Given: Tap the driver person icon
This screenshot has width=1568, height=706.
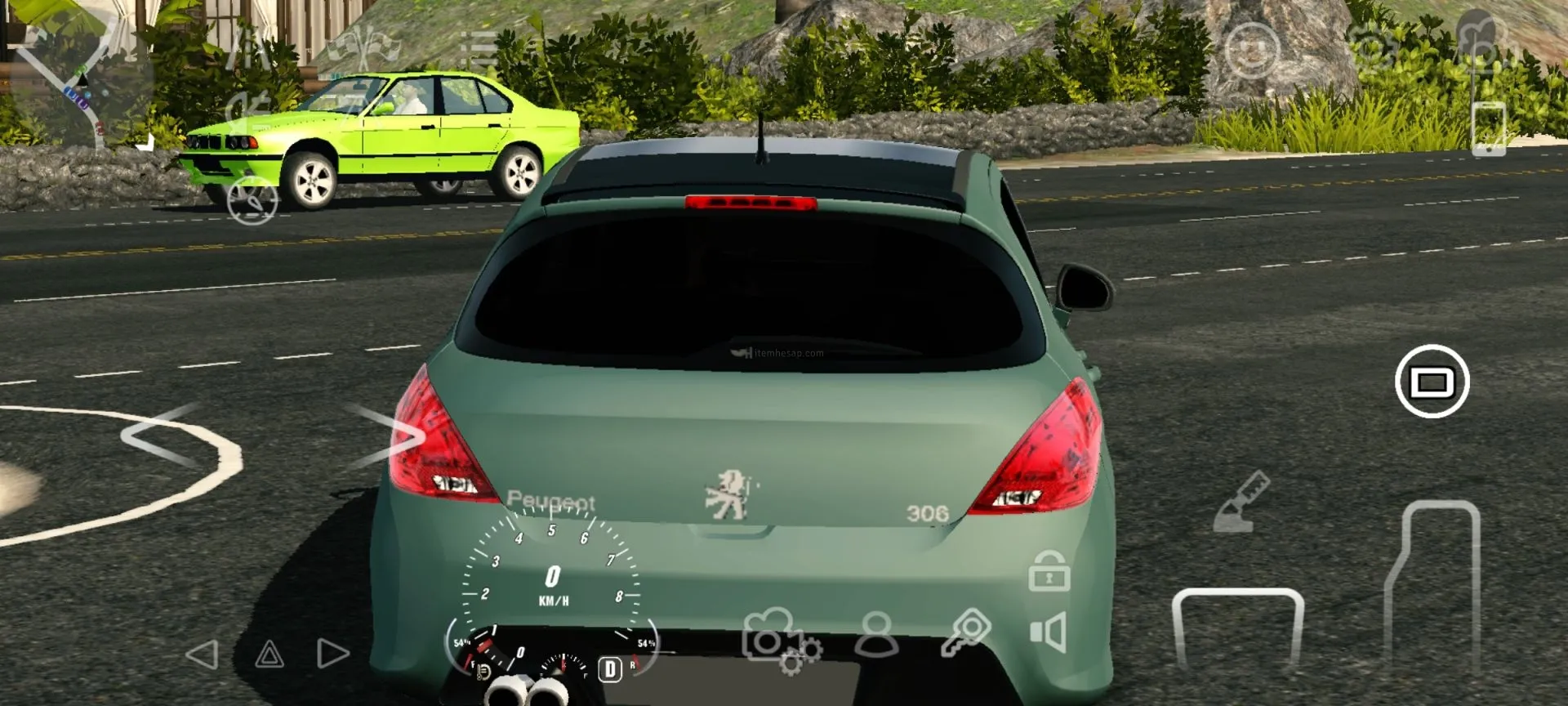Looking at the screenshot, I should [876, 636].
